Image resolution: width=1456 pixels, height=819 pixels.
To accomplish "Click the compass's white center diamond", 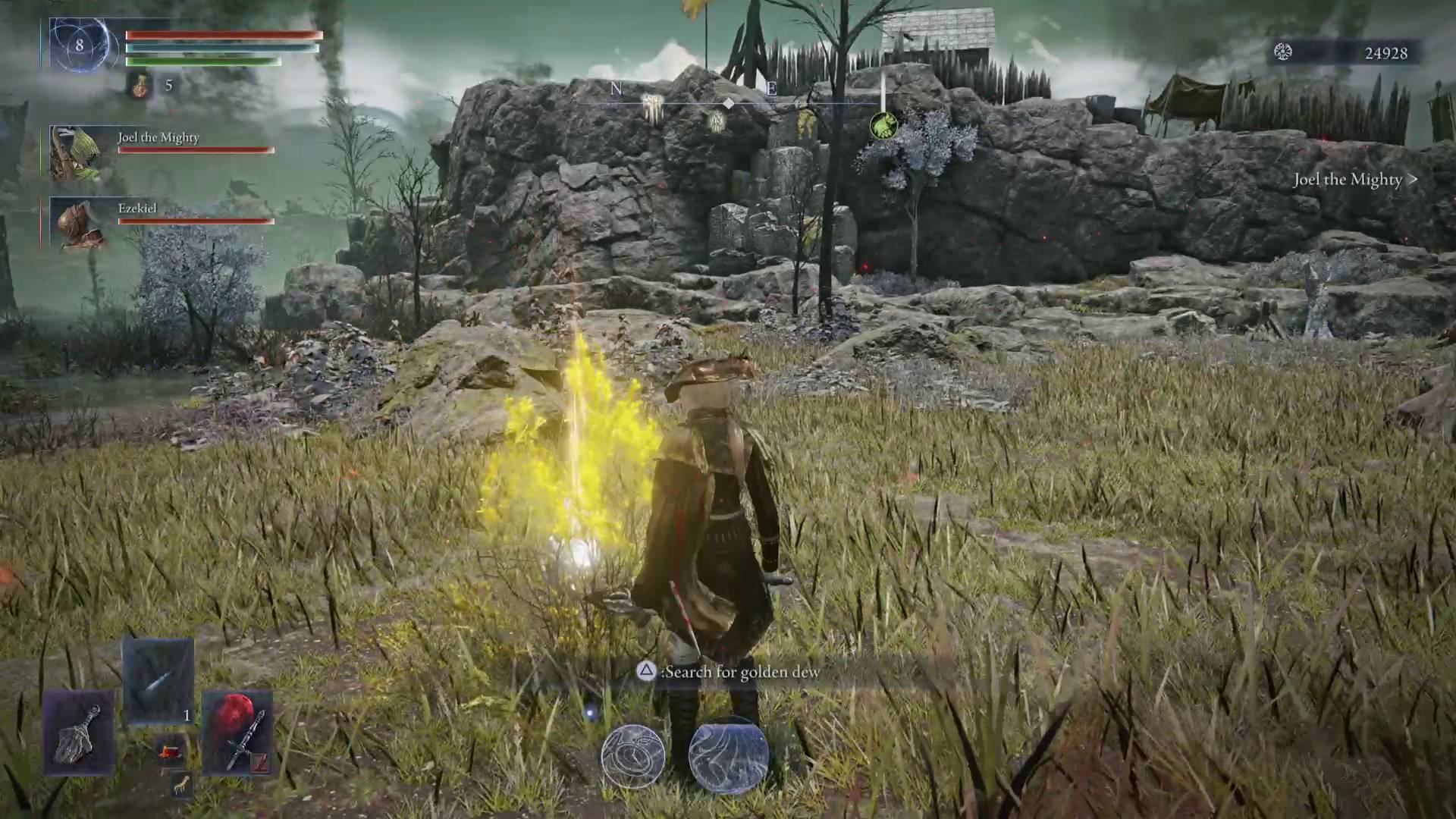I will point(728,103).
